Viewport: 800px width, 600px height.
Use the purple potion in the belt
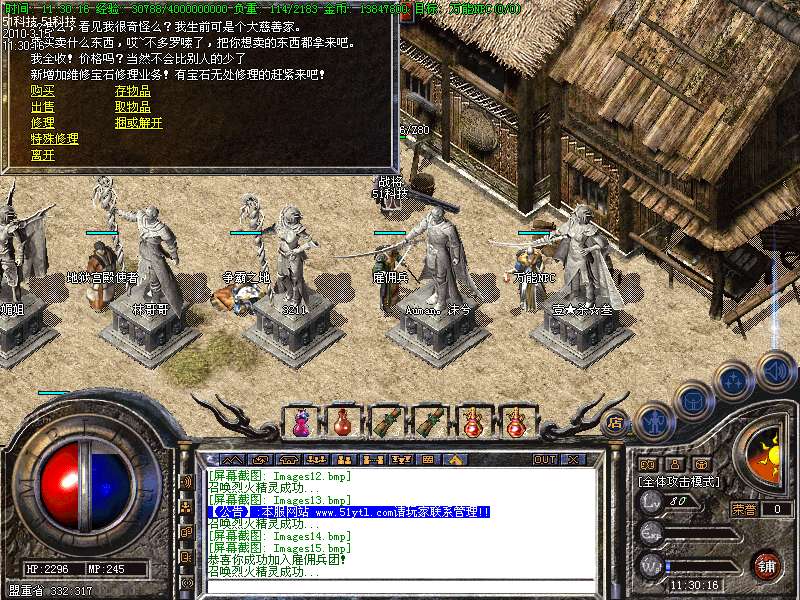(299, 423)
